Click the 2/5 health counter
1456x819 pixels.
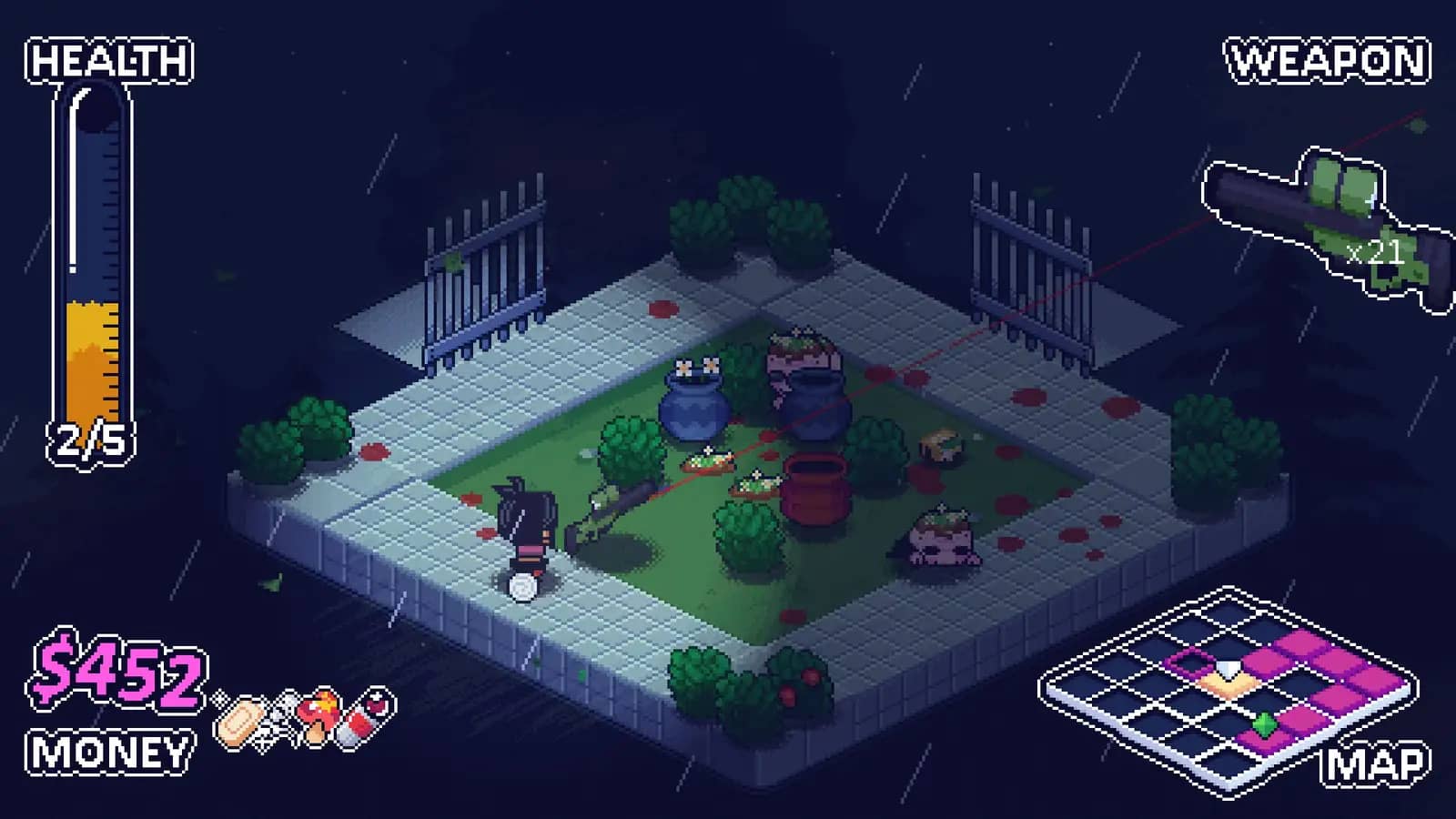91,443
